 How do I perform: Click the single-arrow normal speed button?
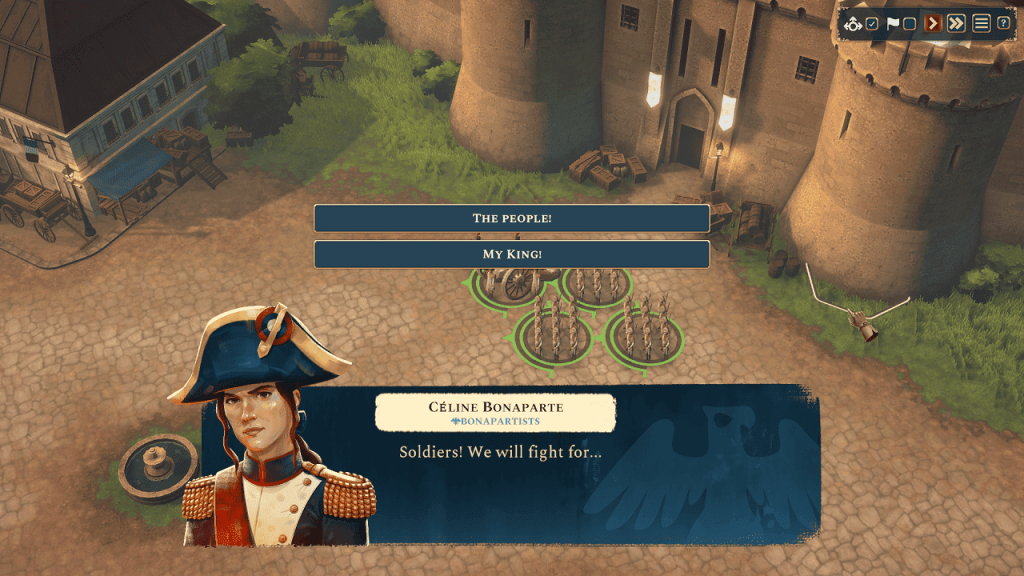[x=932, y=23]
